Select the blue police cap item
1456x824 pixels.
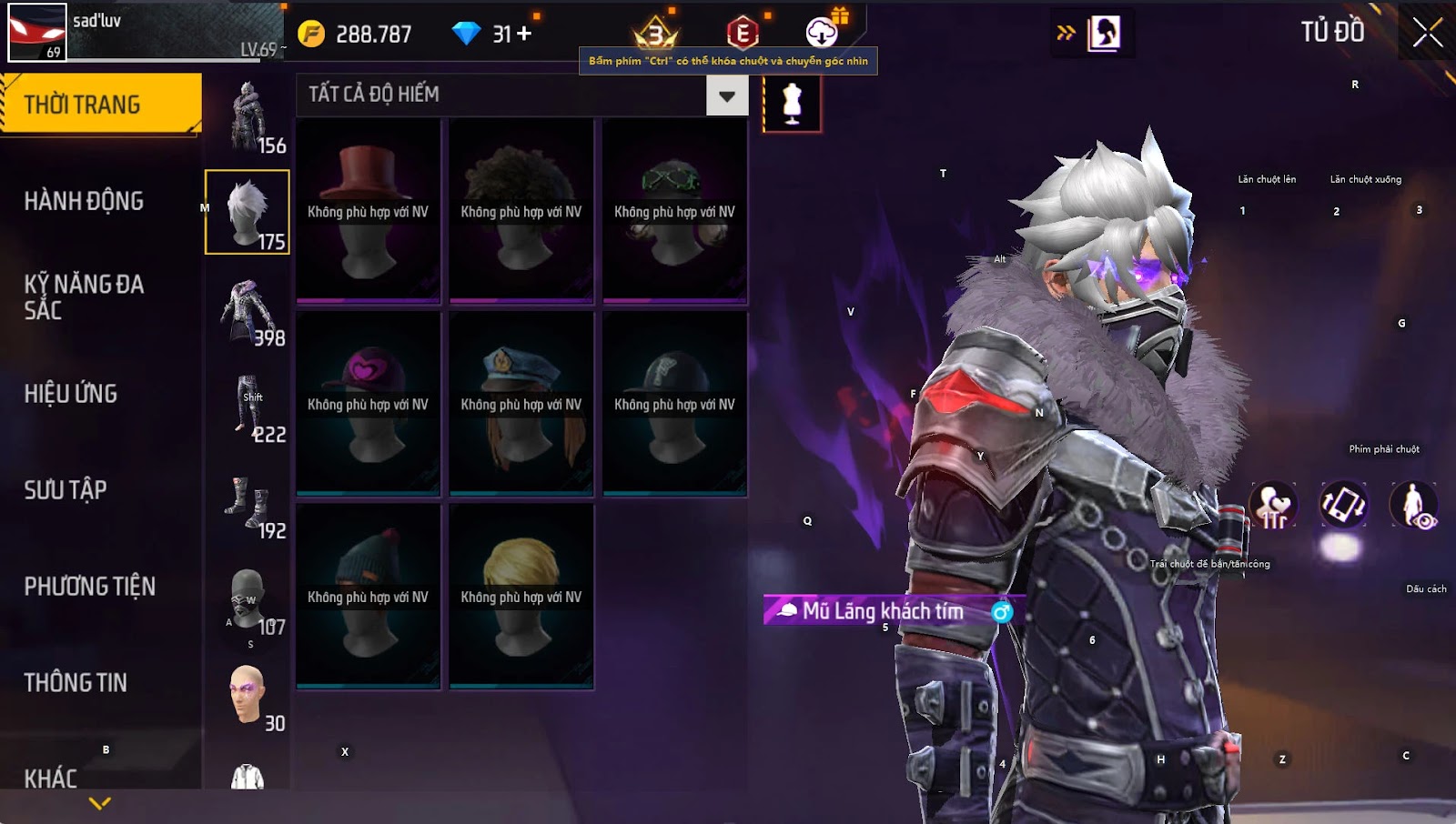[521, 404]
